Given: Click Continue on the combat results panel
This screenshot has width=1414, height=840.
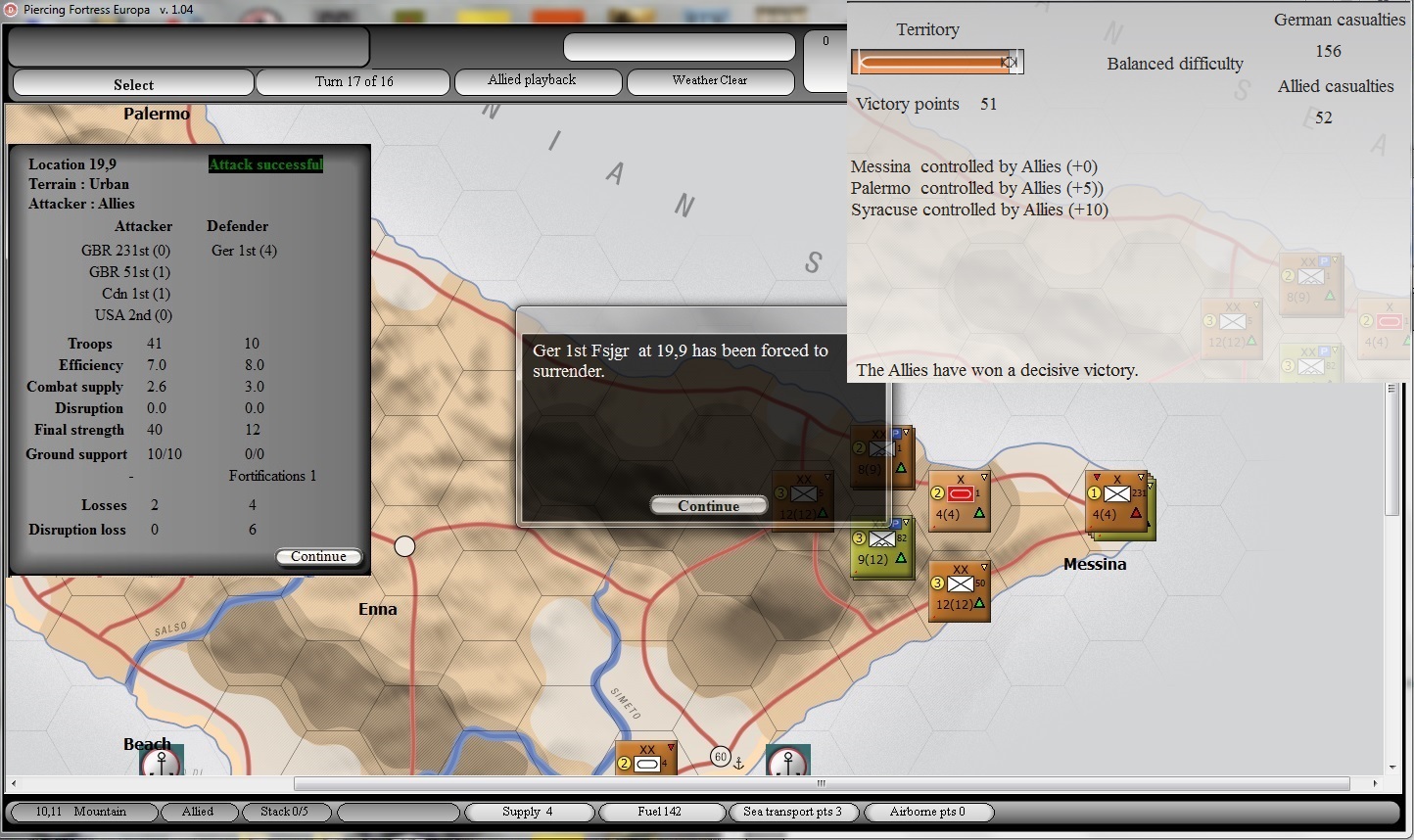Looking at the screenshot, I should tap(319, 556).
